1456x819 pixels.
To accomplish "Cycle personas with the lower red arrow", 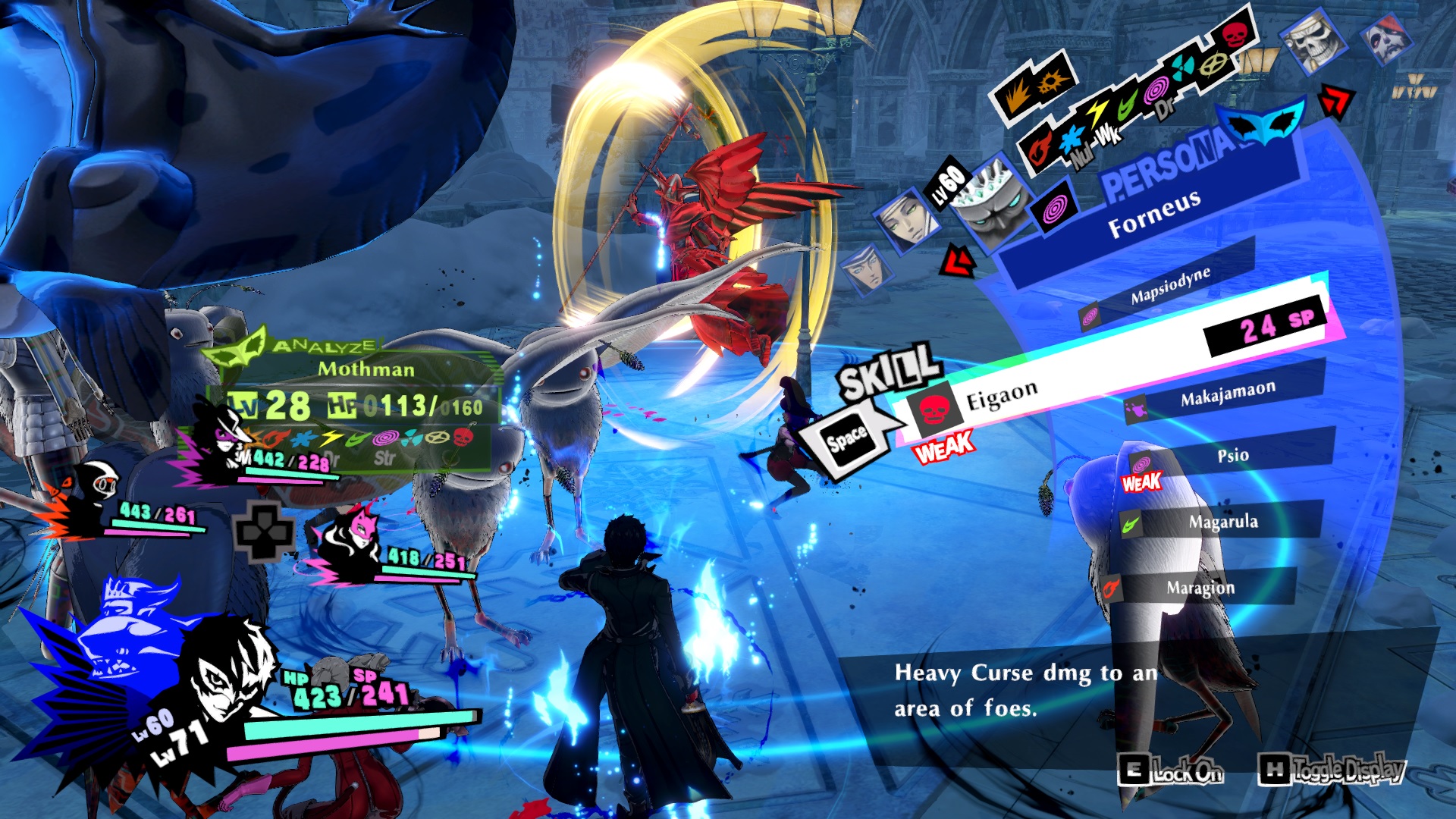I will pos(957,262).
